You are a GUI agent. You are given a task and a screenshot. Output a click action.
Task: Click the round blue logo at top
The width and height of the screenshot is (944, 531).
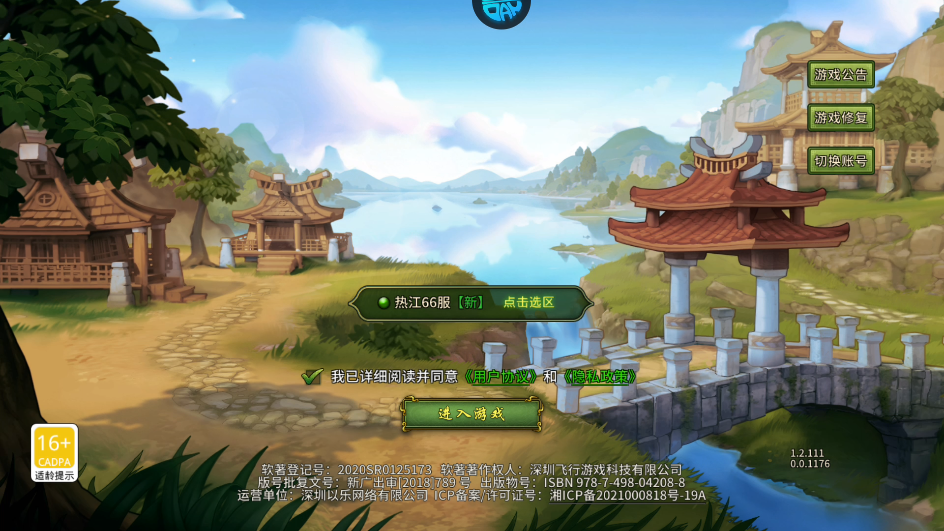coord(501,10)
